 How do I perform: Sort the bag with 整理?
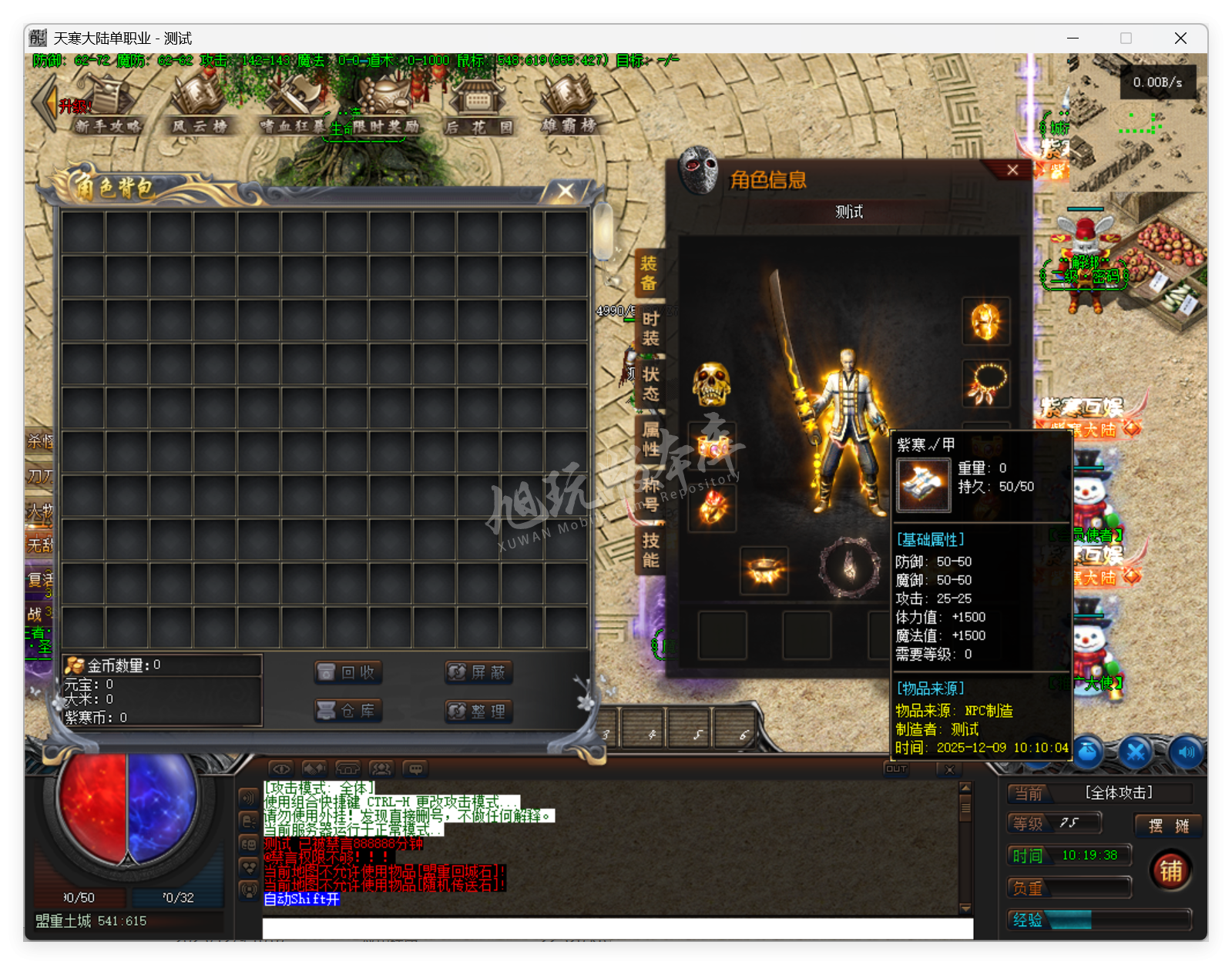[x=478, y=711]
